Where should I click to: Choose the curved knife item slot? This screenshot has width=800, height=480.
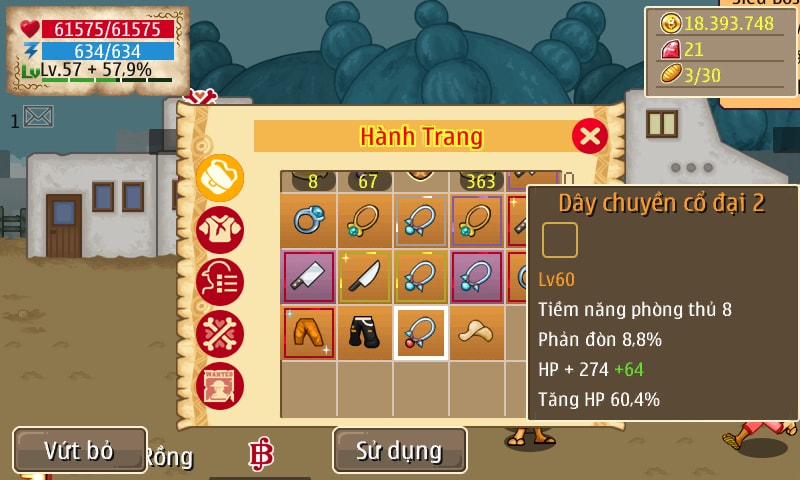[364, 277]
